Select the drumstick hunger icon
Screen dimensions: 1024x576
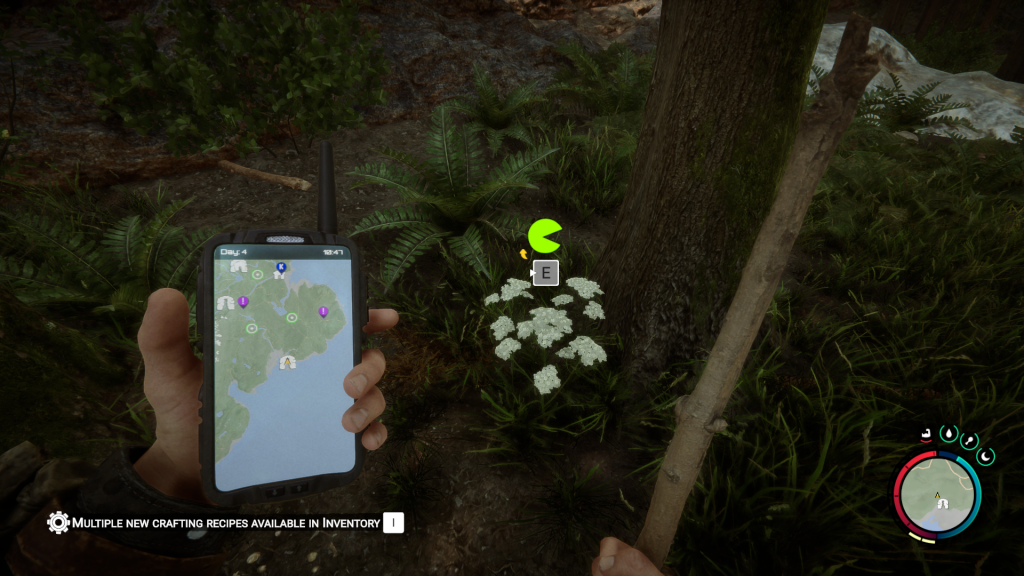(x=968, y=441)
